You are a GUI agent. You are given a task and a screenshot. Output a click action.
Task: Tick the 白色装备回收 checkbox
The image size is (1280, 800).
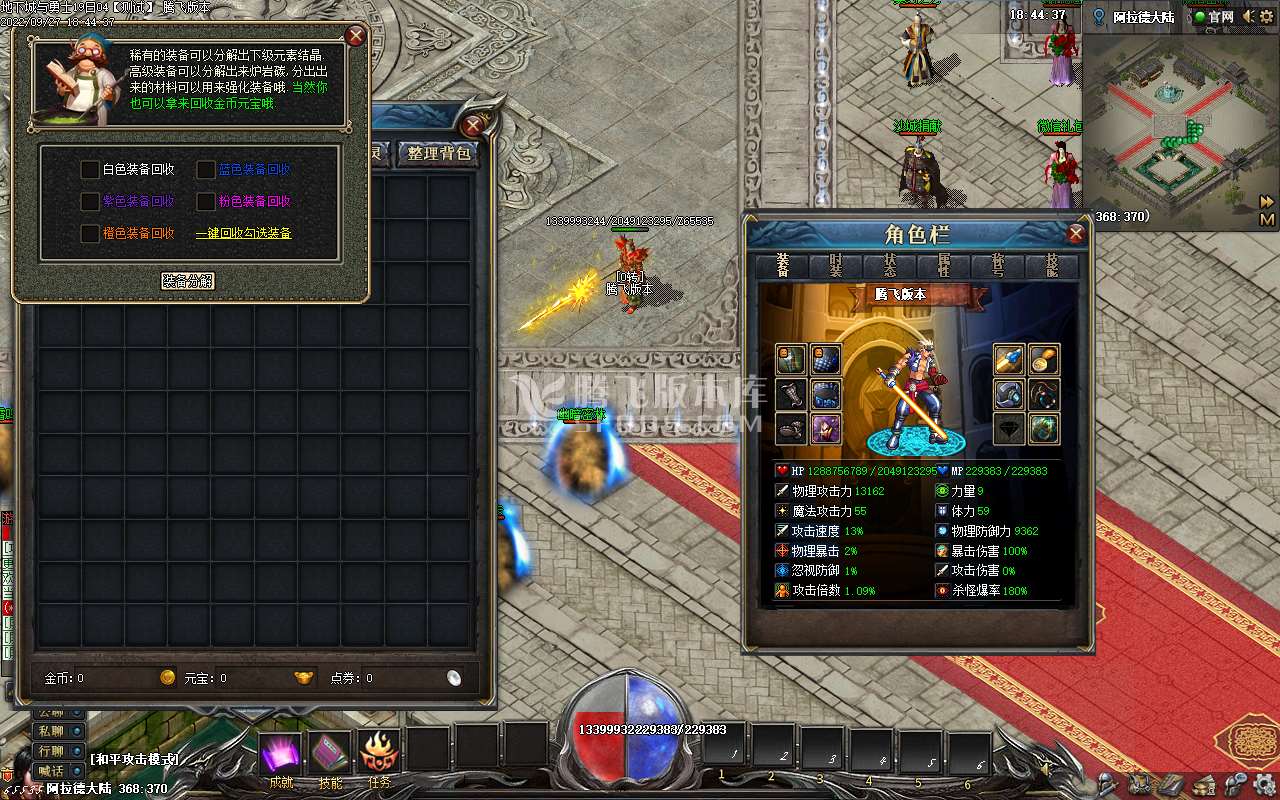click(90, 170)
